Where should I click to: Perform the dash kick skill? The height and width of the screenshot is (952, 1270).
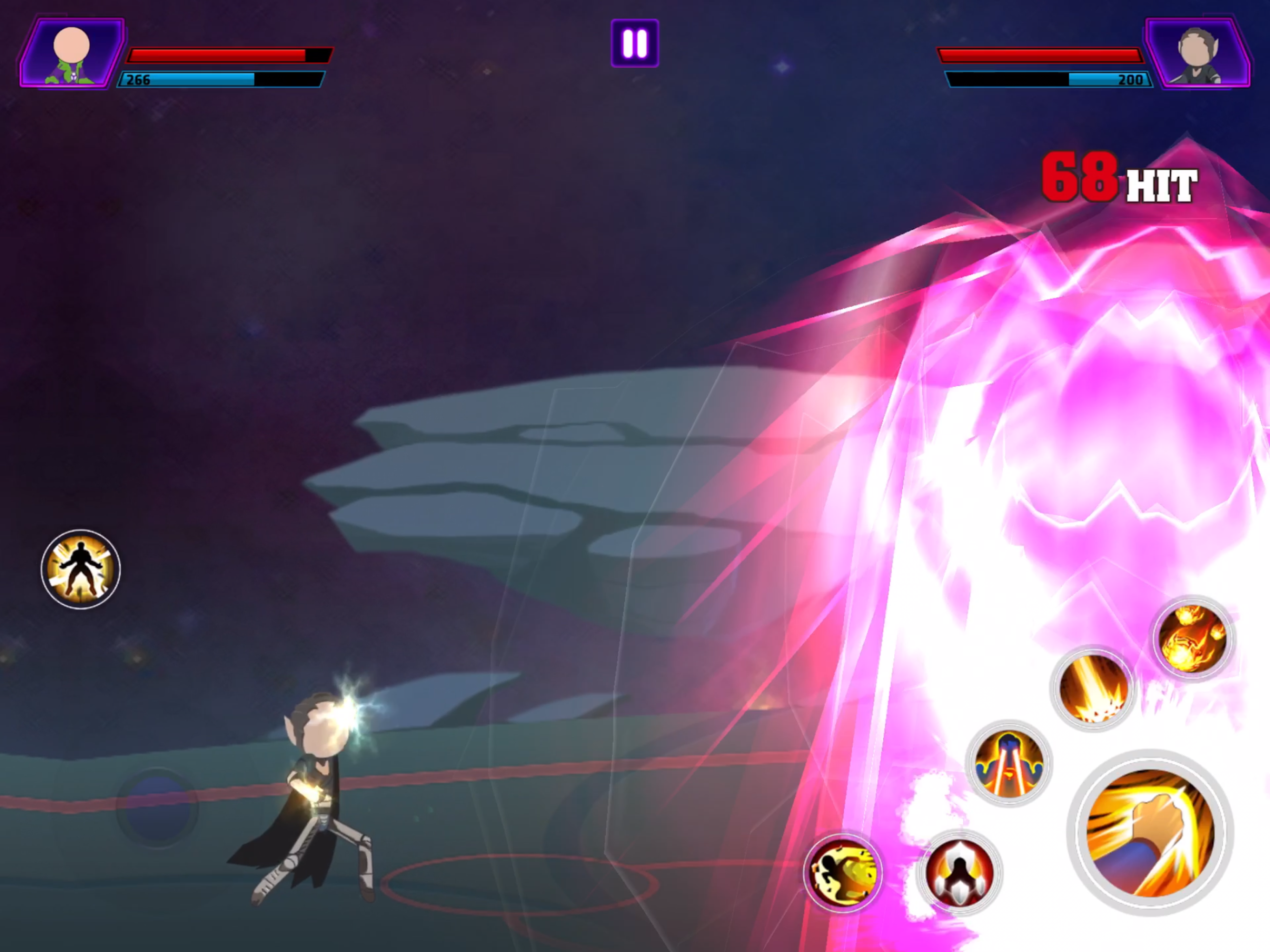pyautogui.click(x=842, y=872)
